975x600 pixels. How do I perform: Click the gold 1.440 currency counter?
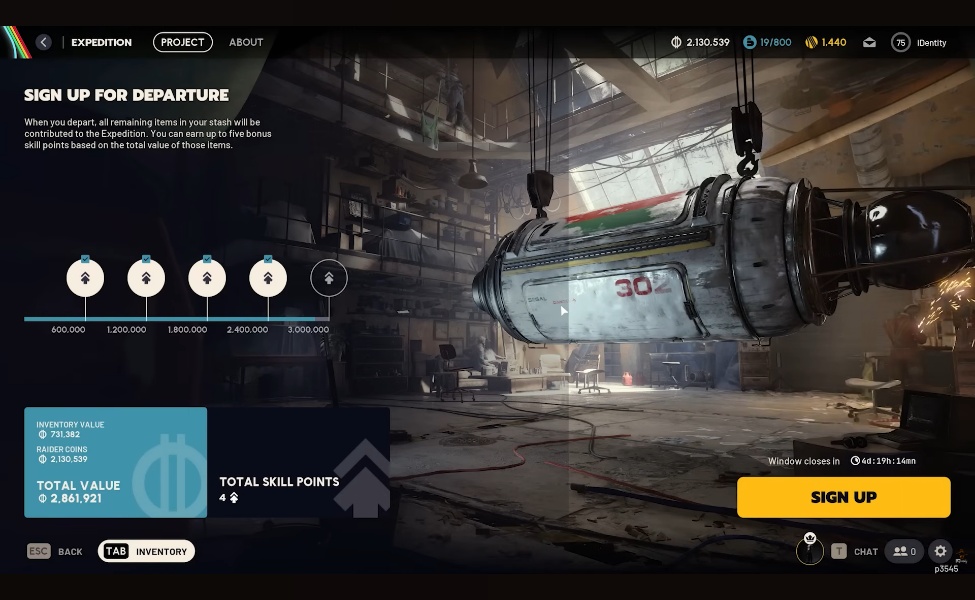point(826,42)
